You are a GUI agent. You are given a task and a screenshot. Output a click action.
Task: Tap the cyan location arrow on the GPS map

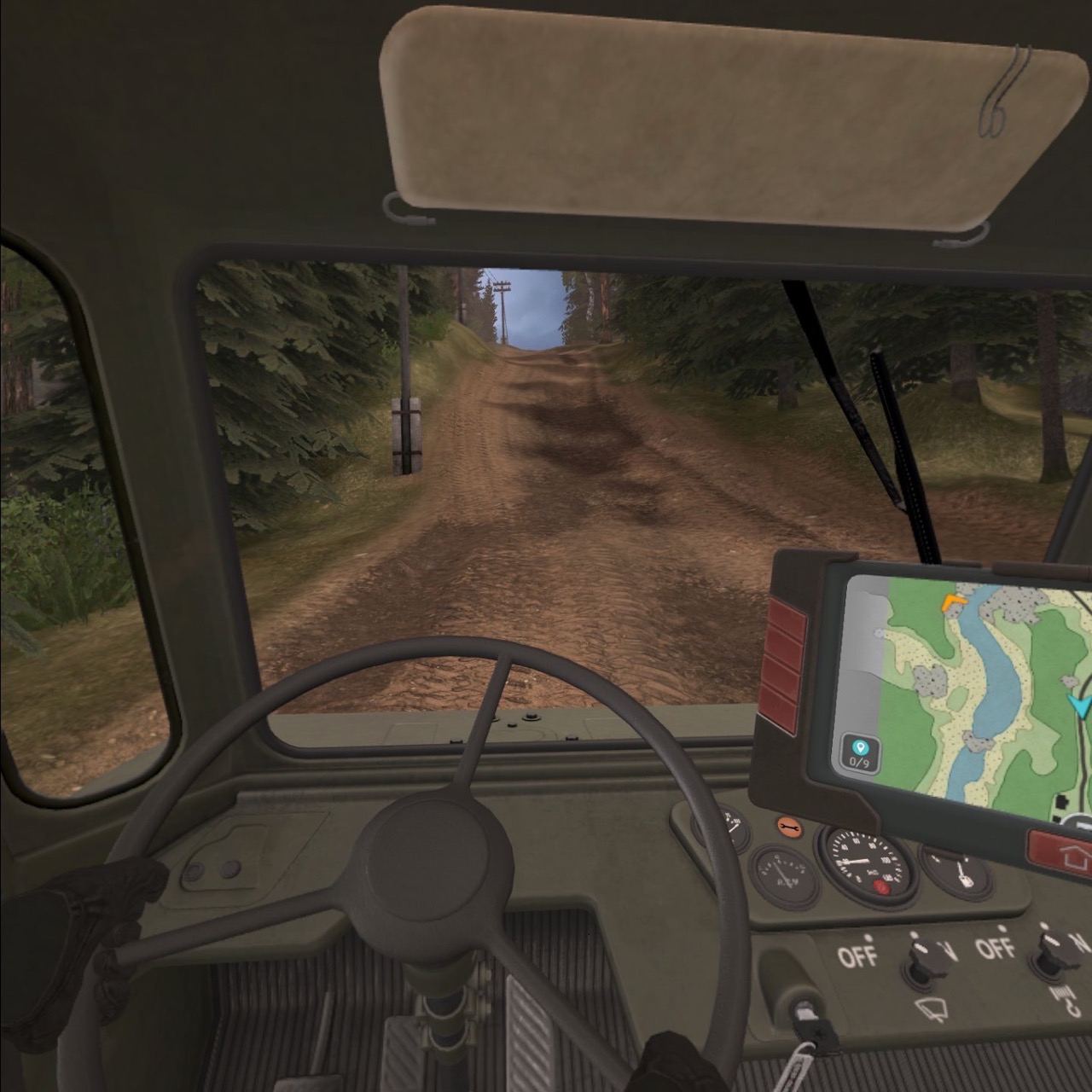(1077, 704)
